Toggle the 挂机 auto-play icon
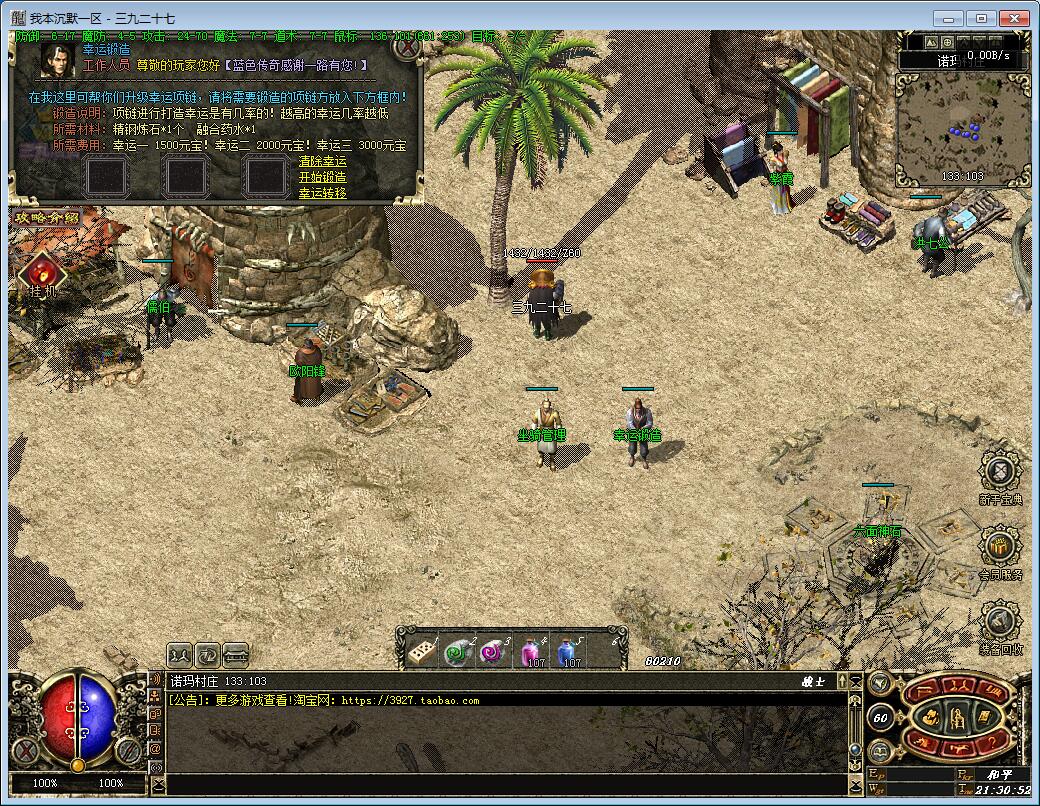 pos(42,272)
